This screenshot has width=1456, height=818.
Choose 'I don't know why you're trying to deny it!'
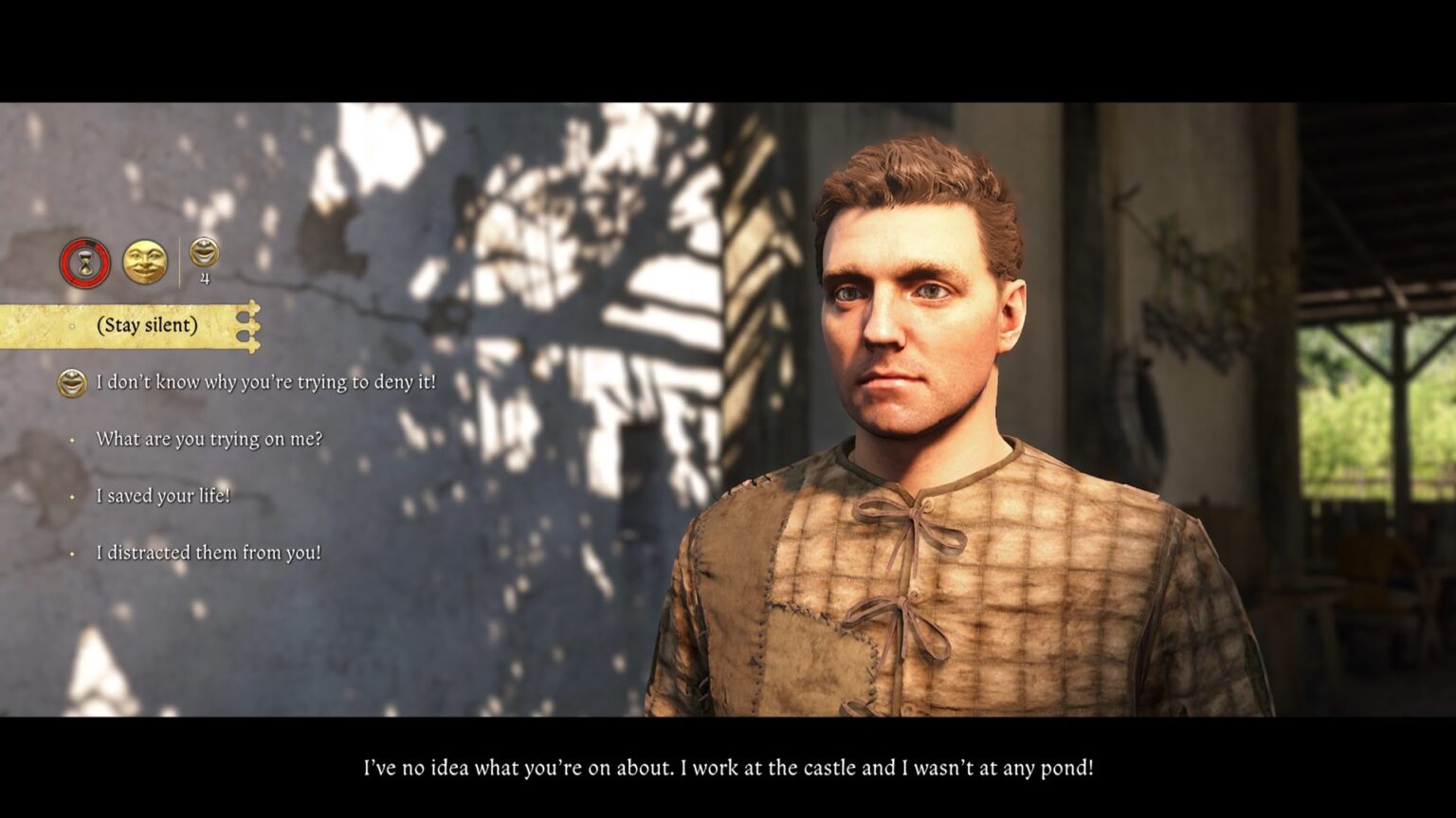265,384
